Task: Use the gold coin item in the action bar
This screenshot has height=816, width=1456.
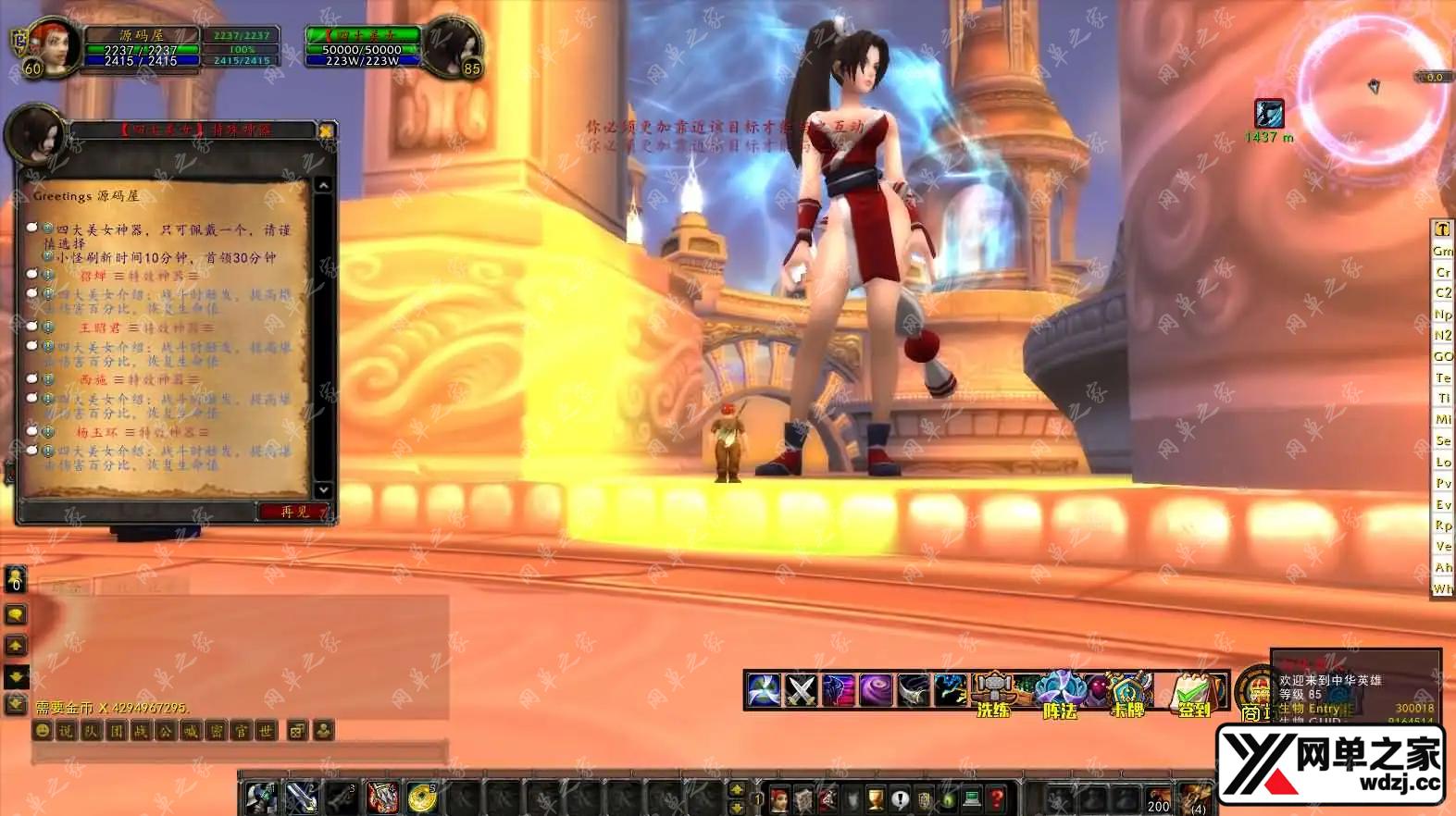Action: pos(422,798)
